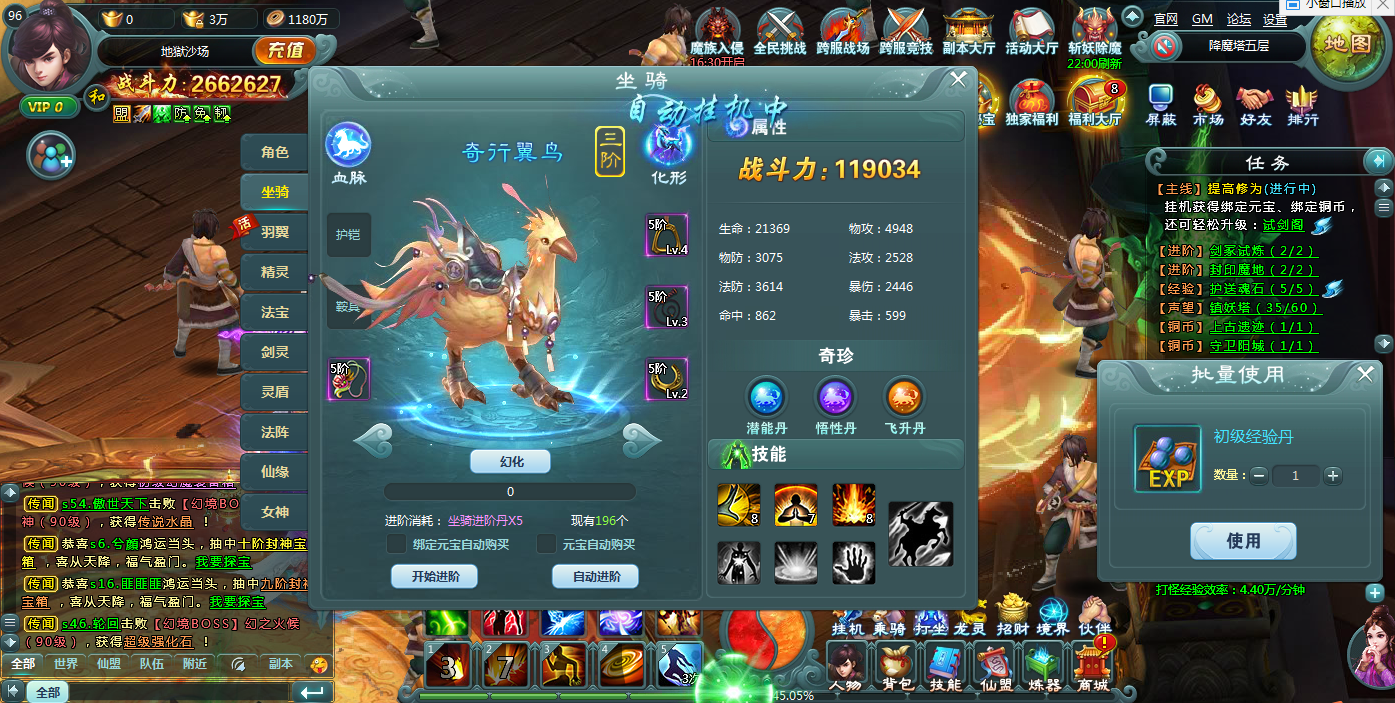This screenshot has height=703, width=1395.
Task: Select the 潜能丹 pill icon
Action: [768, 398]
